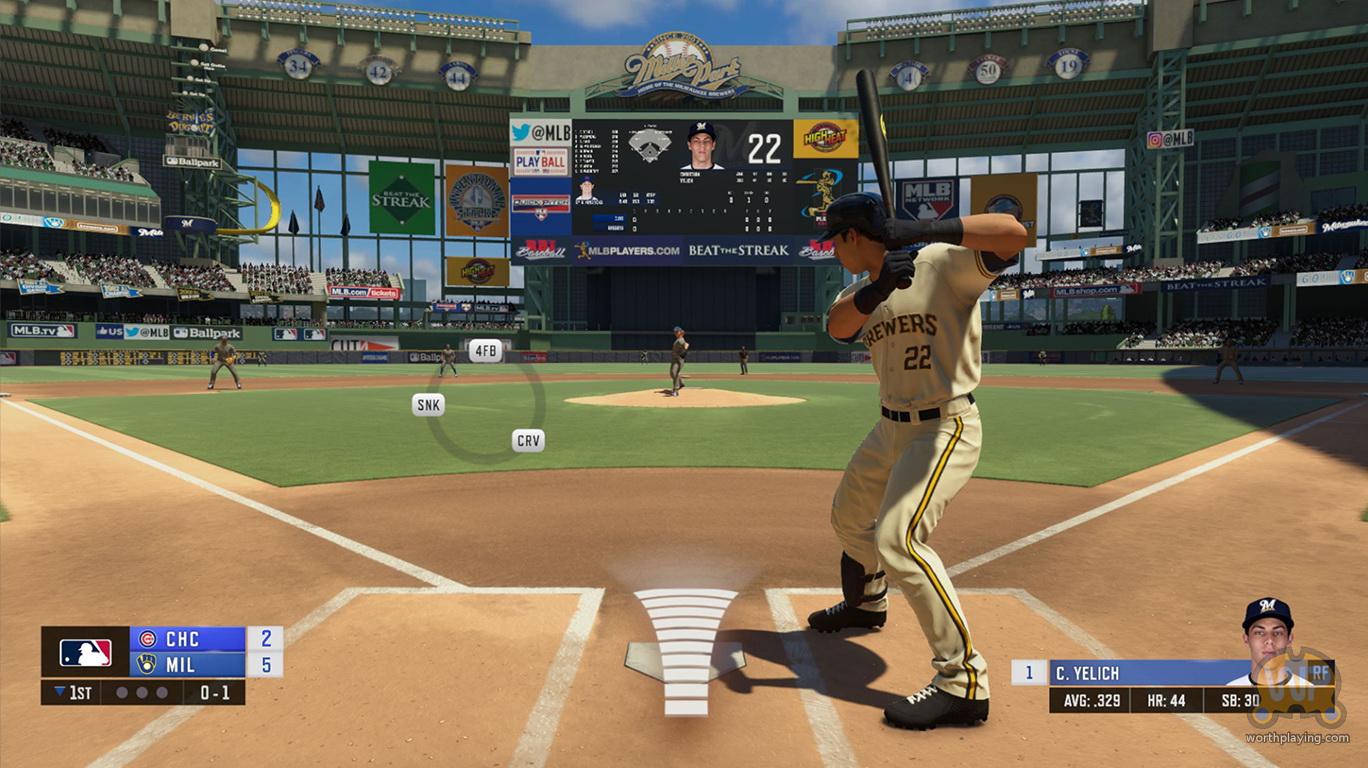1368x768 pixels.
Task: Choose the SNK sinker pitch label
Action: point(428,404)
